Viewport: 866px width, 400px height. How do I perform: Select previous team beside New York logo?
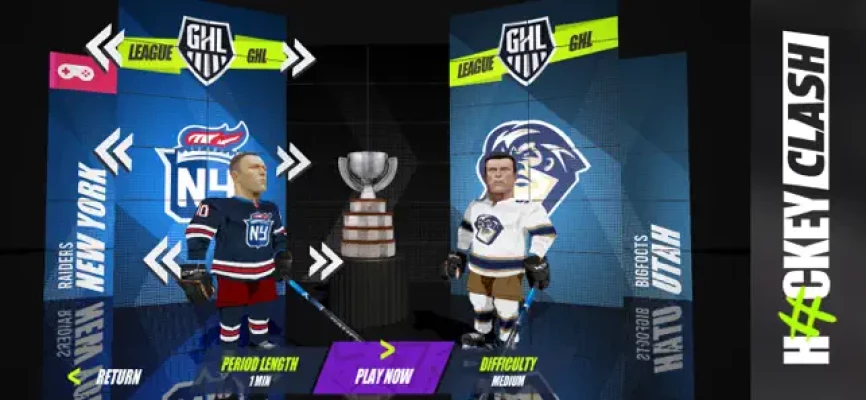(x=113, y=151)
